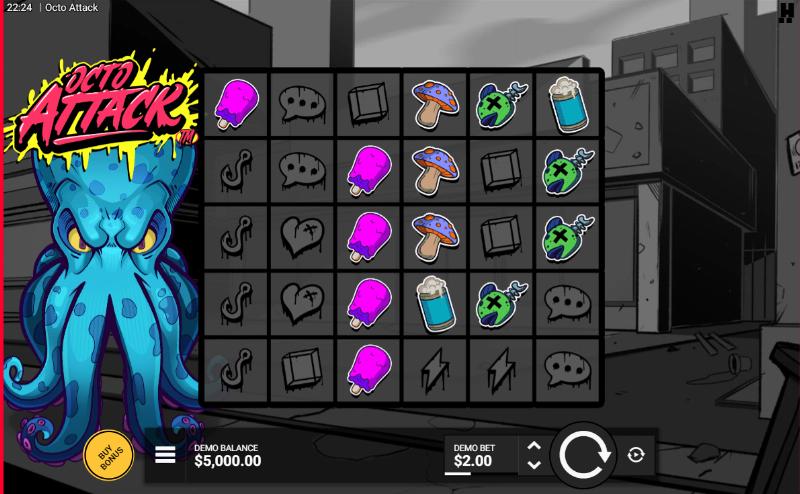Open the autoplay settings
This screenshot has height=494, width=800.
pyautogui.click(x=636, y=456)
